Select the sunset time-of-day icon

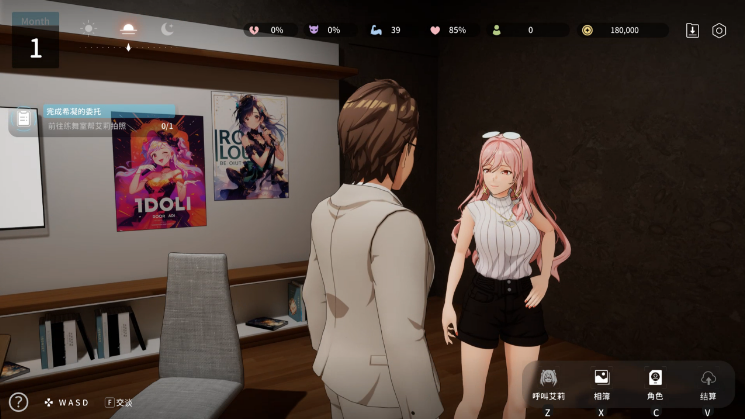tap(127, 29)
